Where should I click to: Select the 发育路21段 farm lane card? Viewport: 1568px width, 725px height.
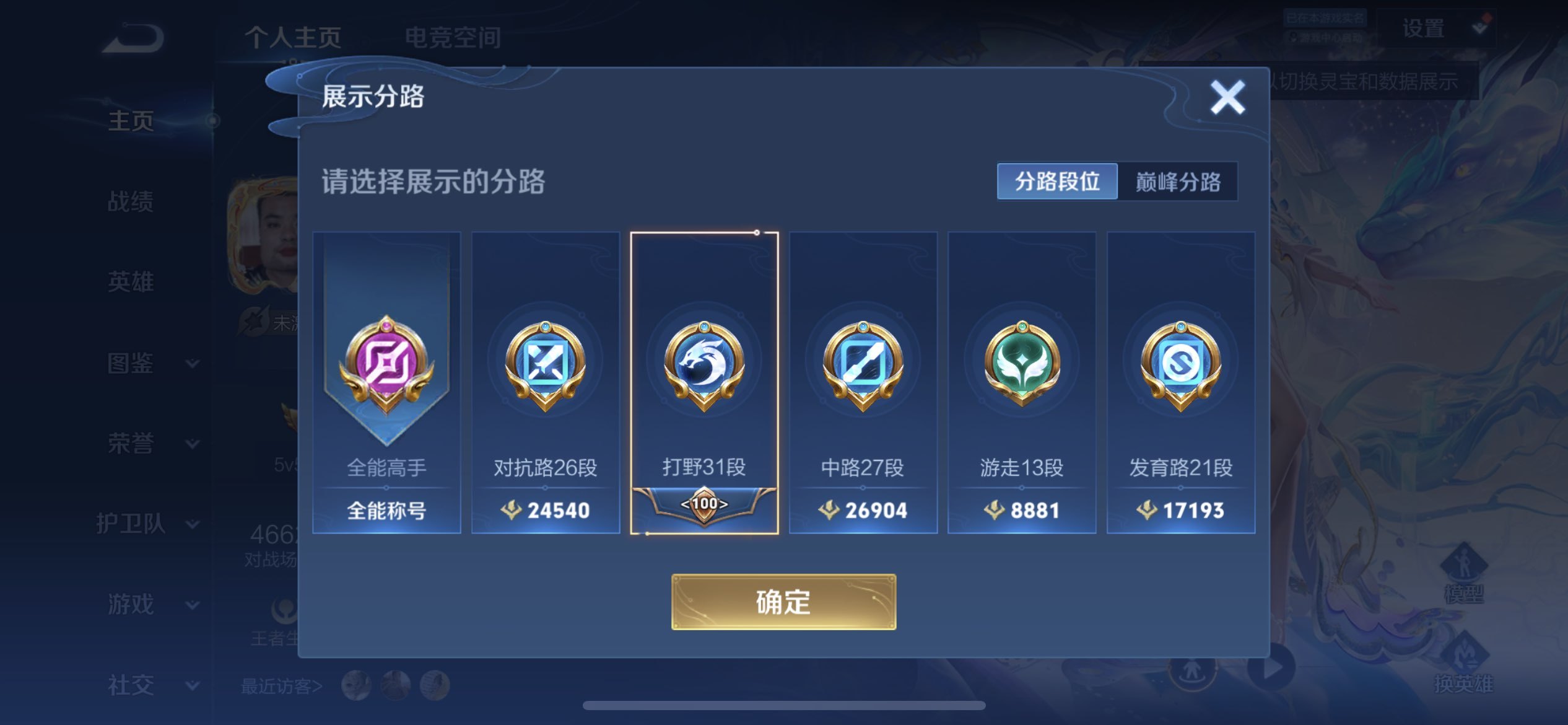coord(1180,382)
